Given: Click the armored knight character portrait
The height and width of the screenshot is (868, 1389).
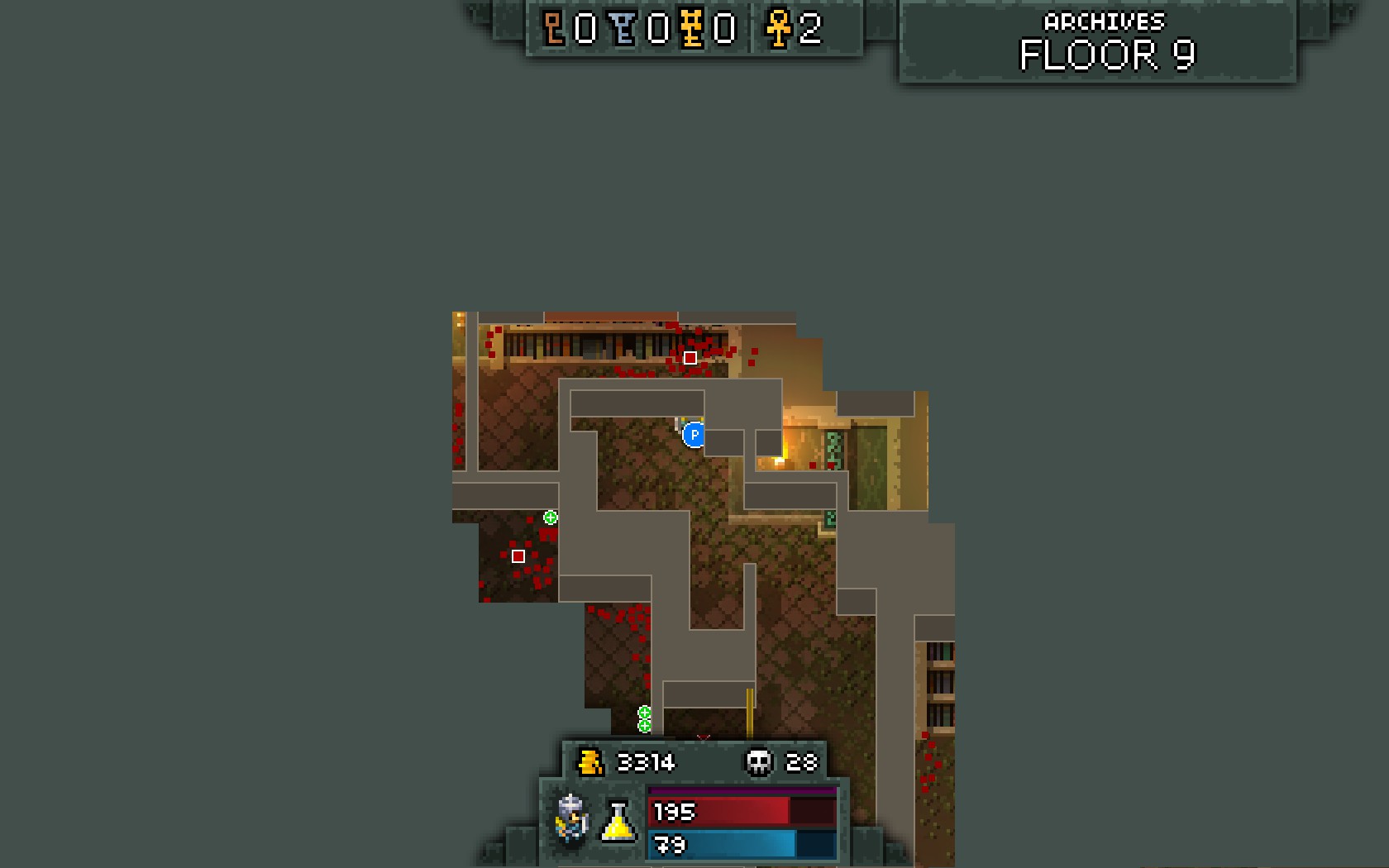Looking at the screenshot, I should click(x=572, y=818).
